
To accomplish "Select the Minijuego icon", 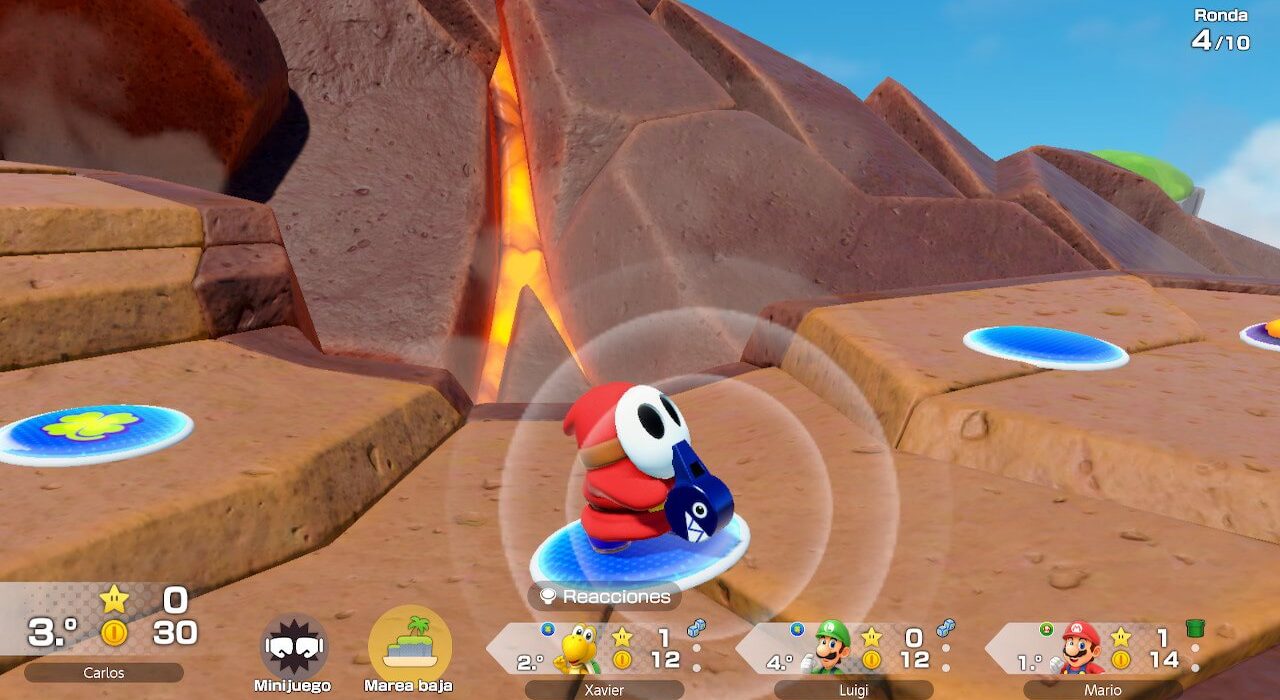I will 294,646.
